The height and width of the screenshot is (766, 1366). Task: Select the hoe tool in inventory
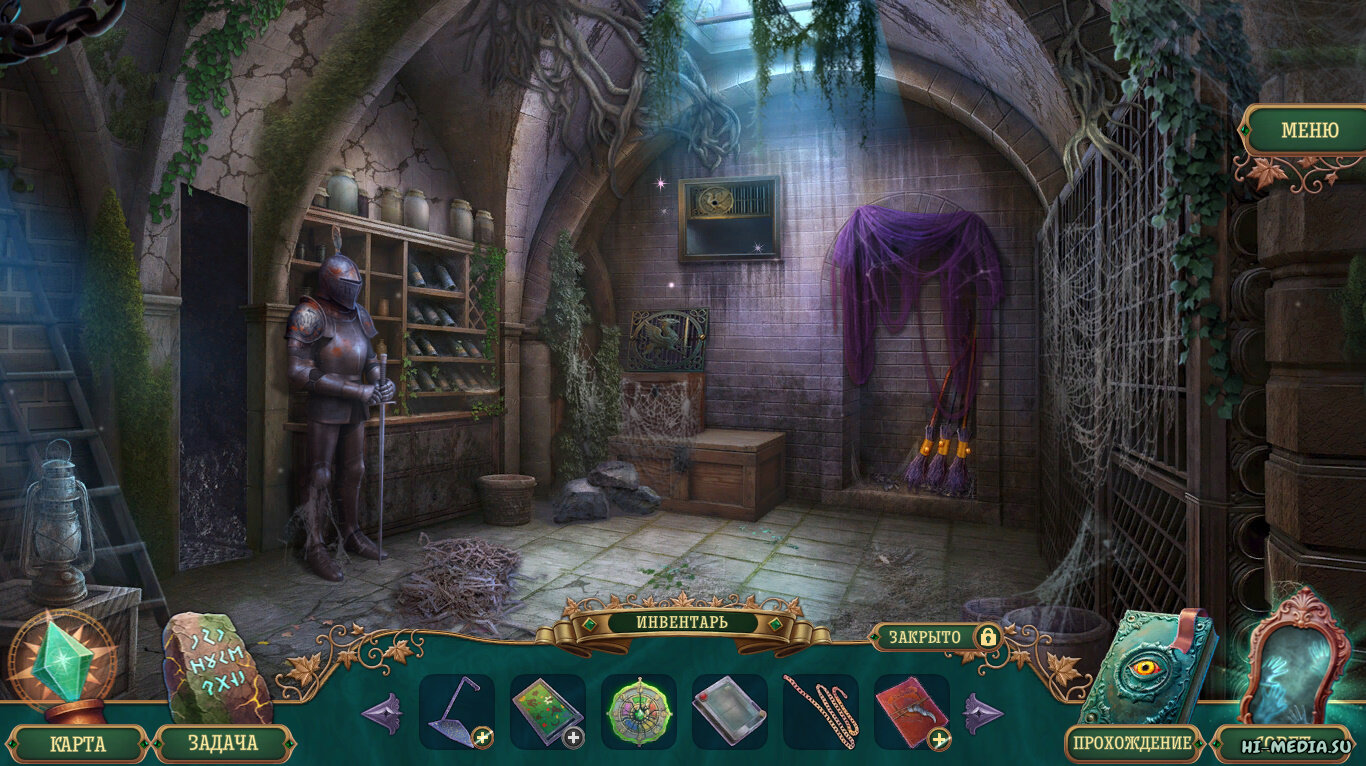click(x=456, y=711)
